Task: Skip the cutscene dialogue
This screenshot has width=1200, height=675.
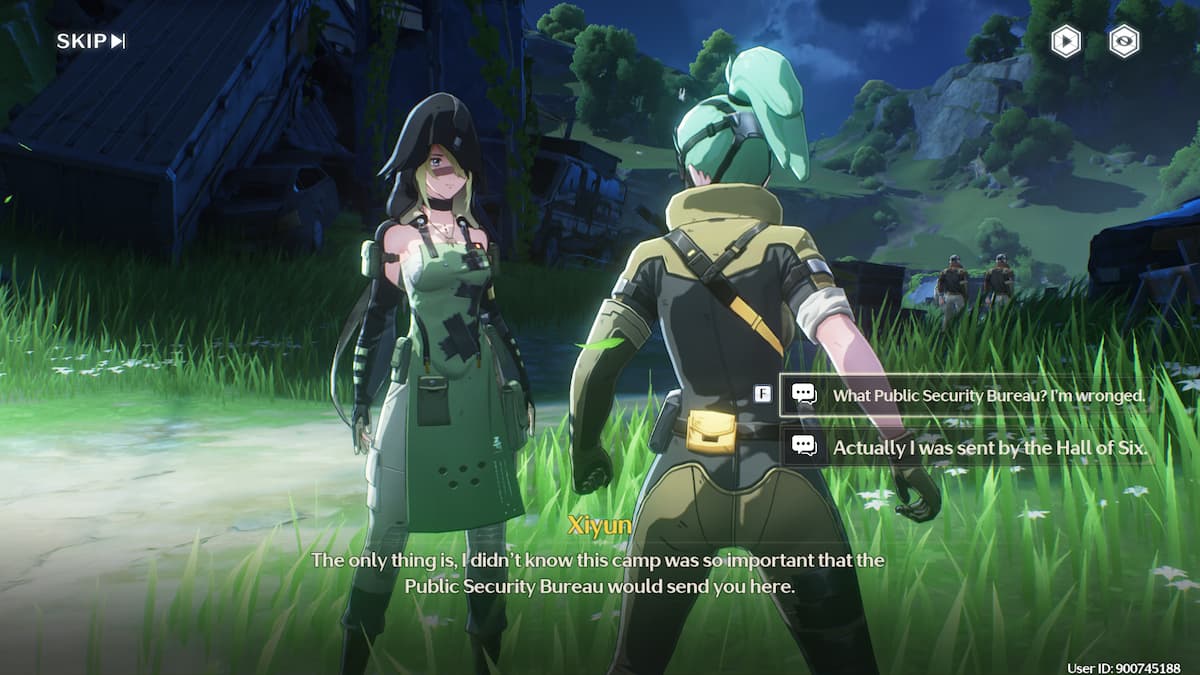Action: 91,41
